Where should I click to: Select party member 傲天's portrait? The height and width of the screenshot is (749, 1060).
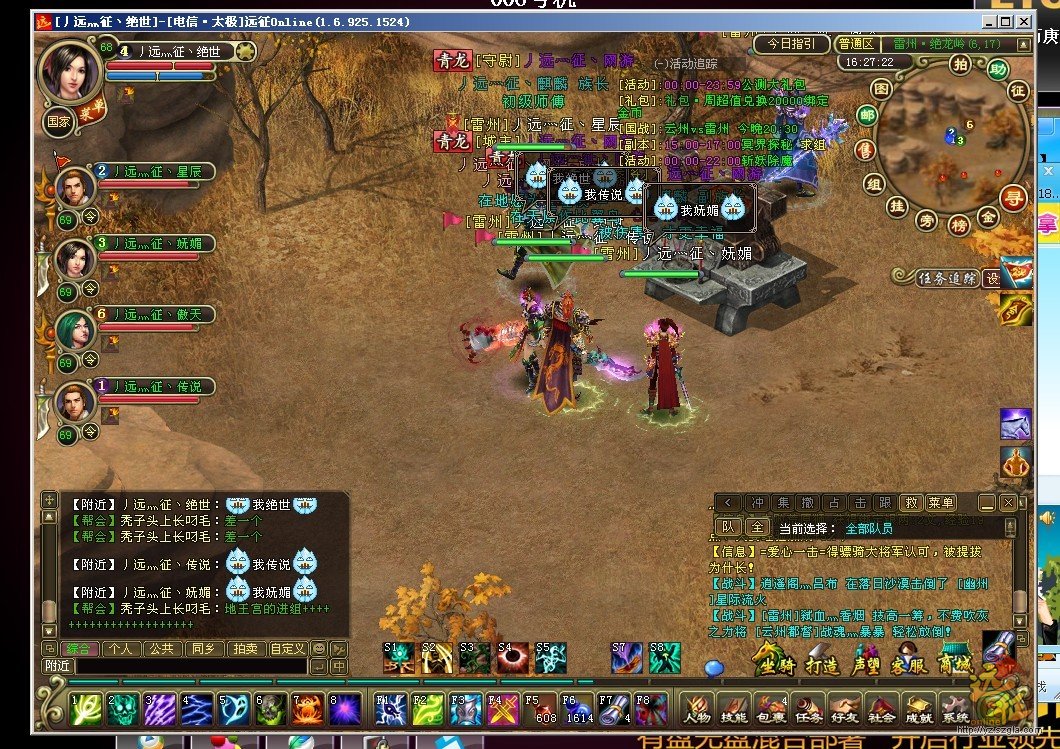click(x=74, y=329)
